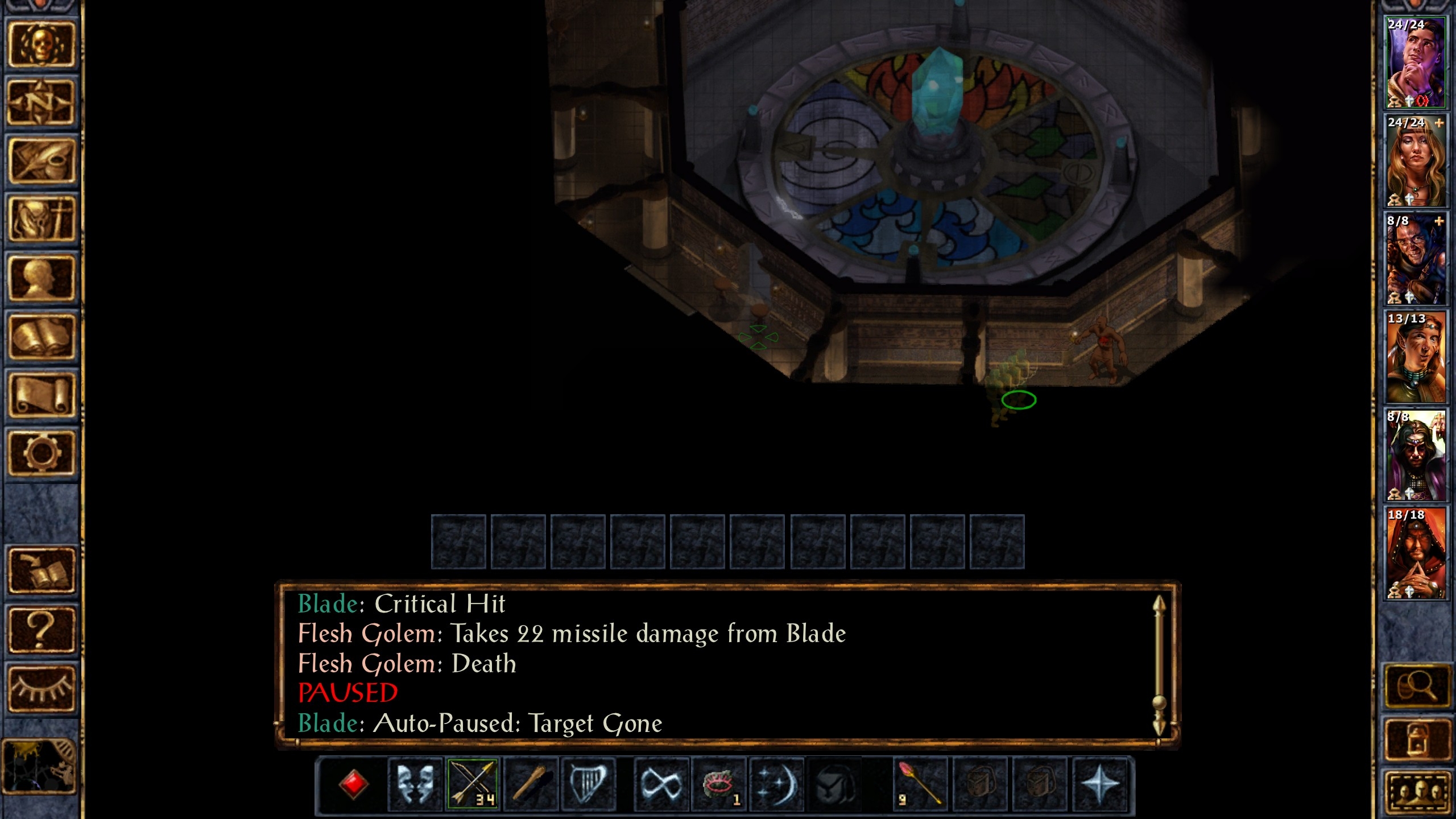Open the mage spellbook
This screenshot has height=819, width=1456.
coord(41,337)
